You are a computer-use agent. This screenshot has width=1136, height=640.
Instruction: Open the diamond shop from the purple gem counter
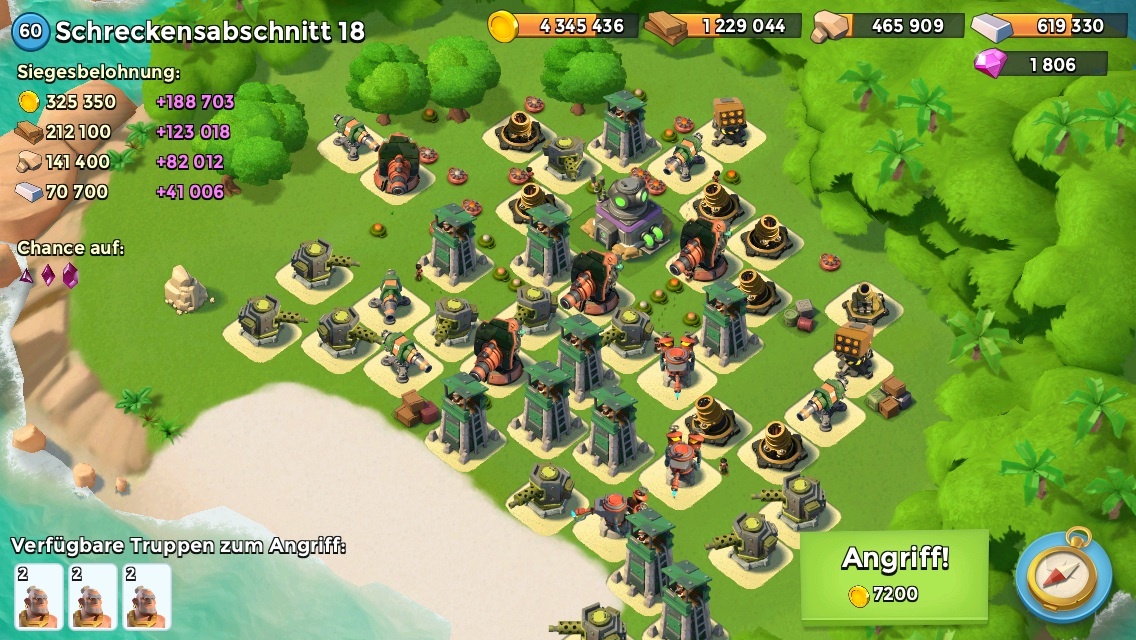(1040, 65)
